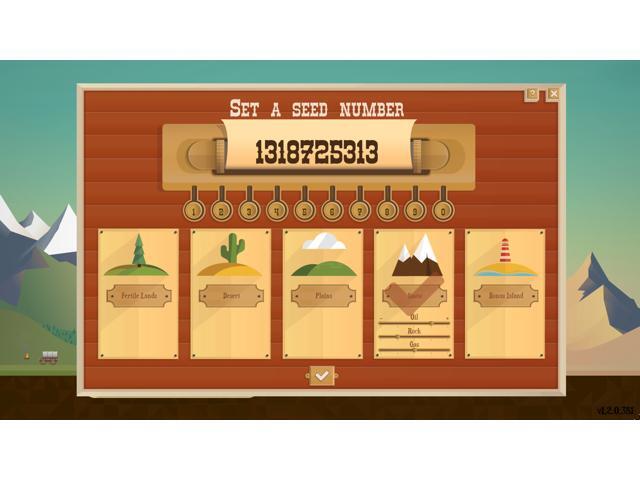The height and width of the screenshot is (480, 640).
Task: Click the digit 6 seed knob
Action: [332, 211]
